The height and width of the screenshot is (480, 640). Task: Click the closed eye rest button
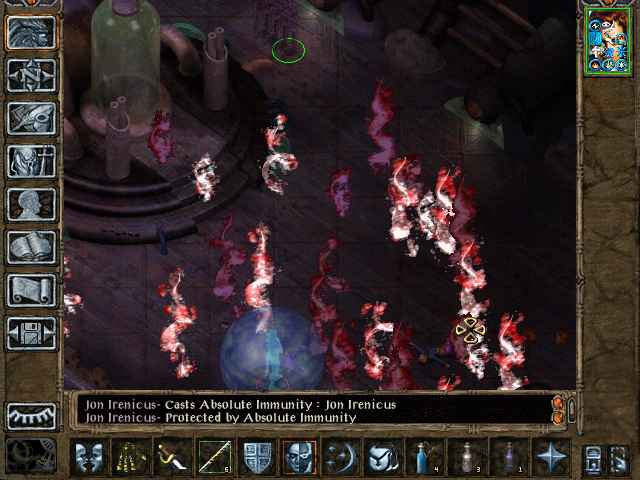(x=31, y=415)
